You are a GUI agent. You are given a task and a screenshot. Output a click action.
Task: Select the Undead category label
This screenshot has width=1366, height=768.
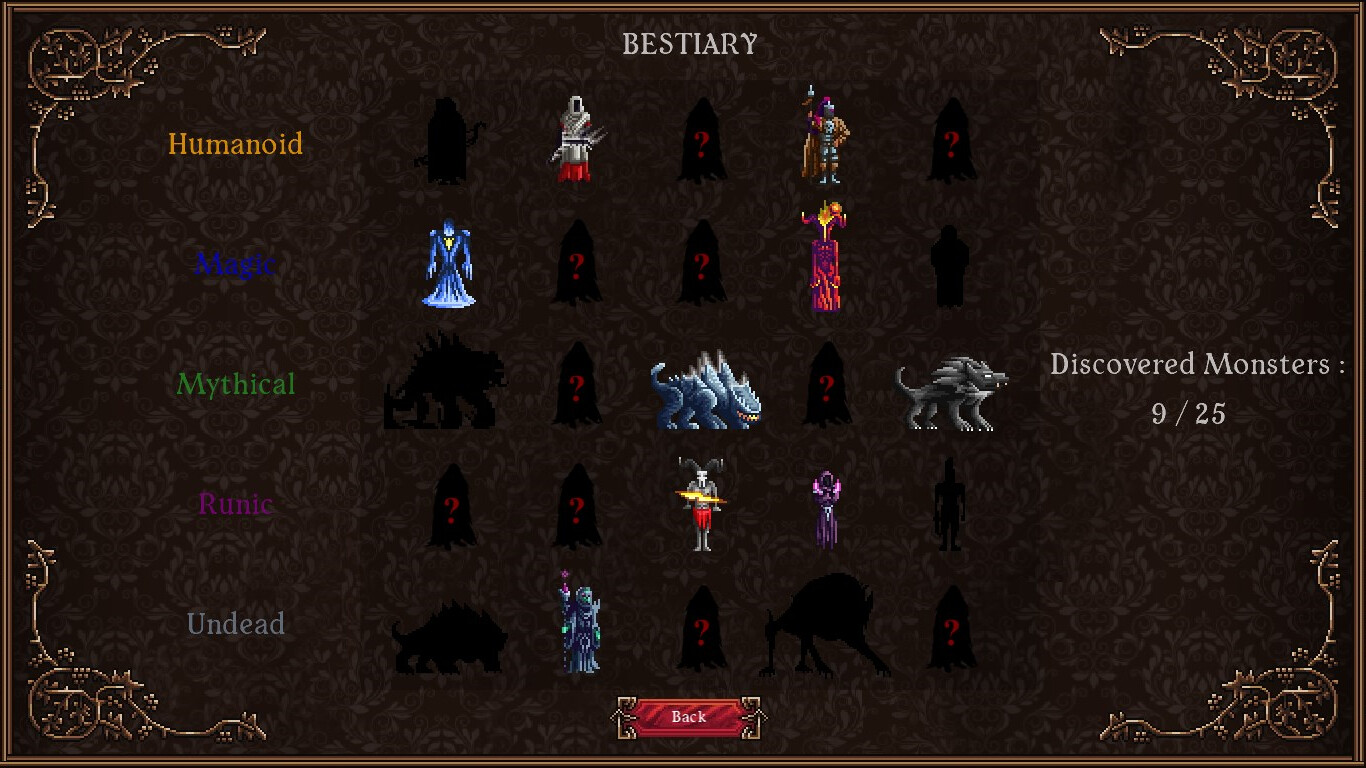tap(236, 624)
